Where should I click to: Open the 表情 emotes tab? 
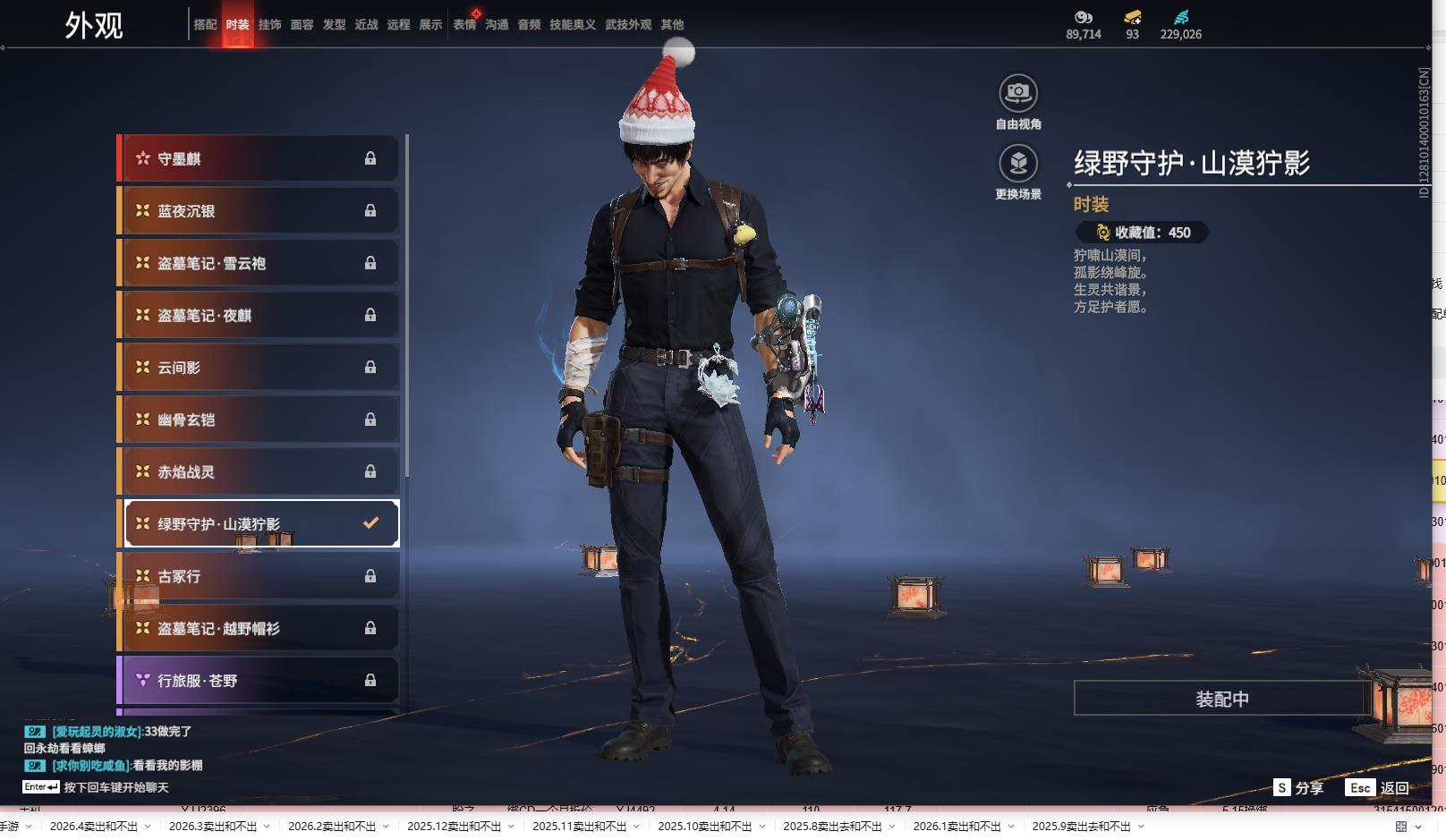pyautogui.click(x=464, y=25)
